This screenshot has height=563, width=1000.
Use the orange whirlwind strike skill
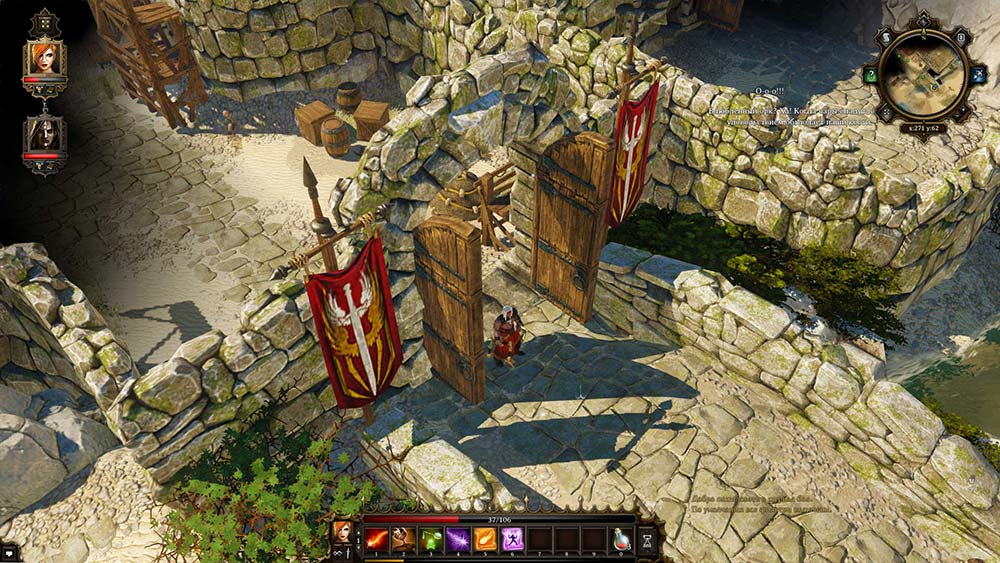click(x=403, y=539)
